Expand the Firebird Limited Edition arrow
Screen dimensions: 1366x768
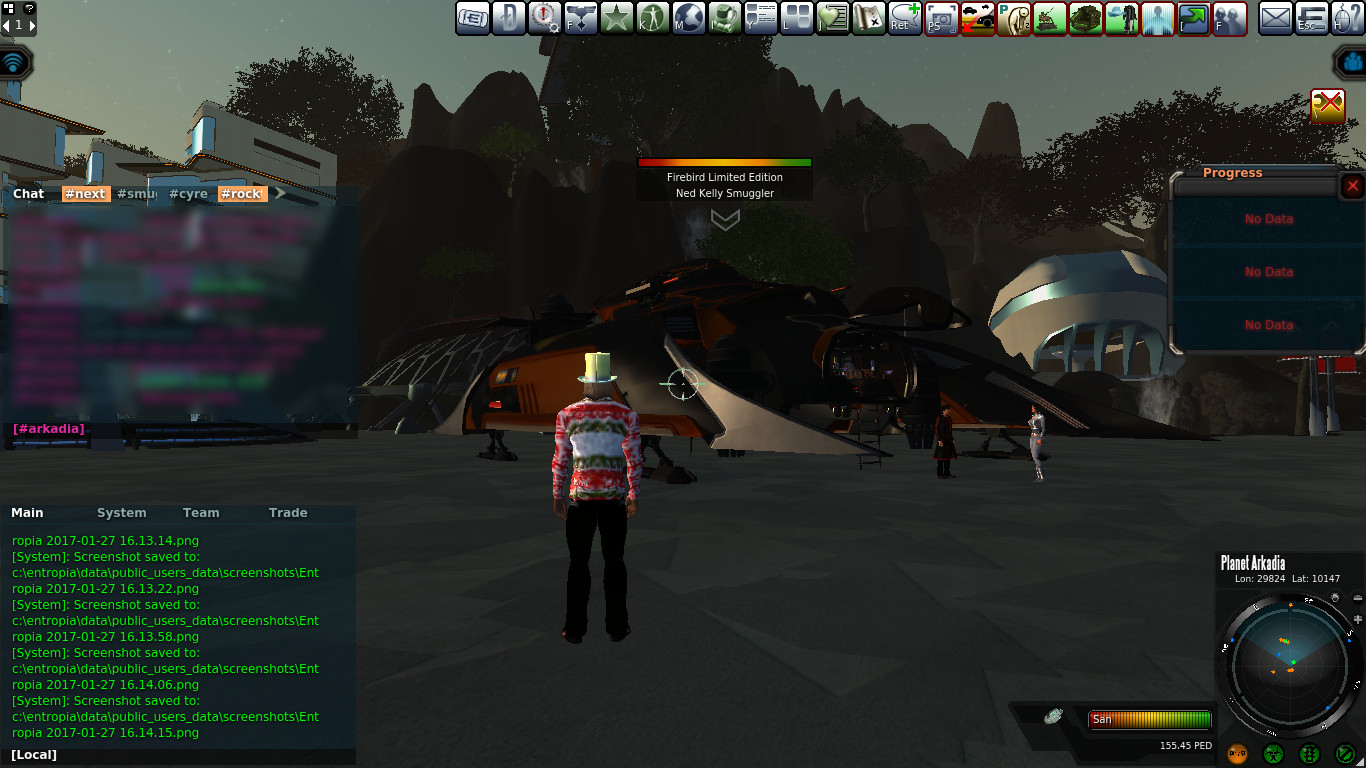click(724, 218)
